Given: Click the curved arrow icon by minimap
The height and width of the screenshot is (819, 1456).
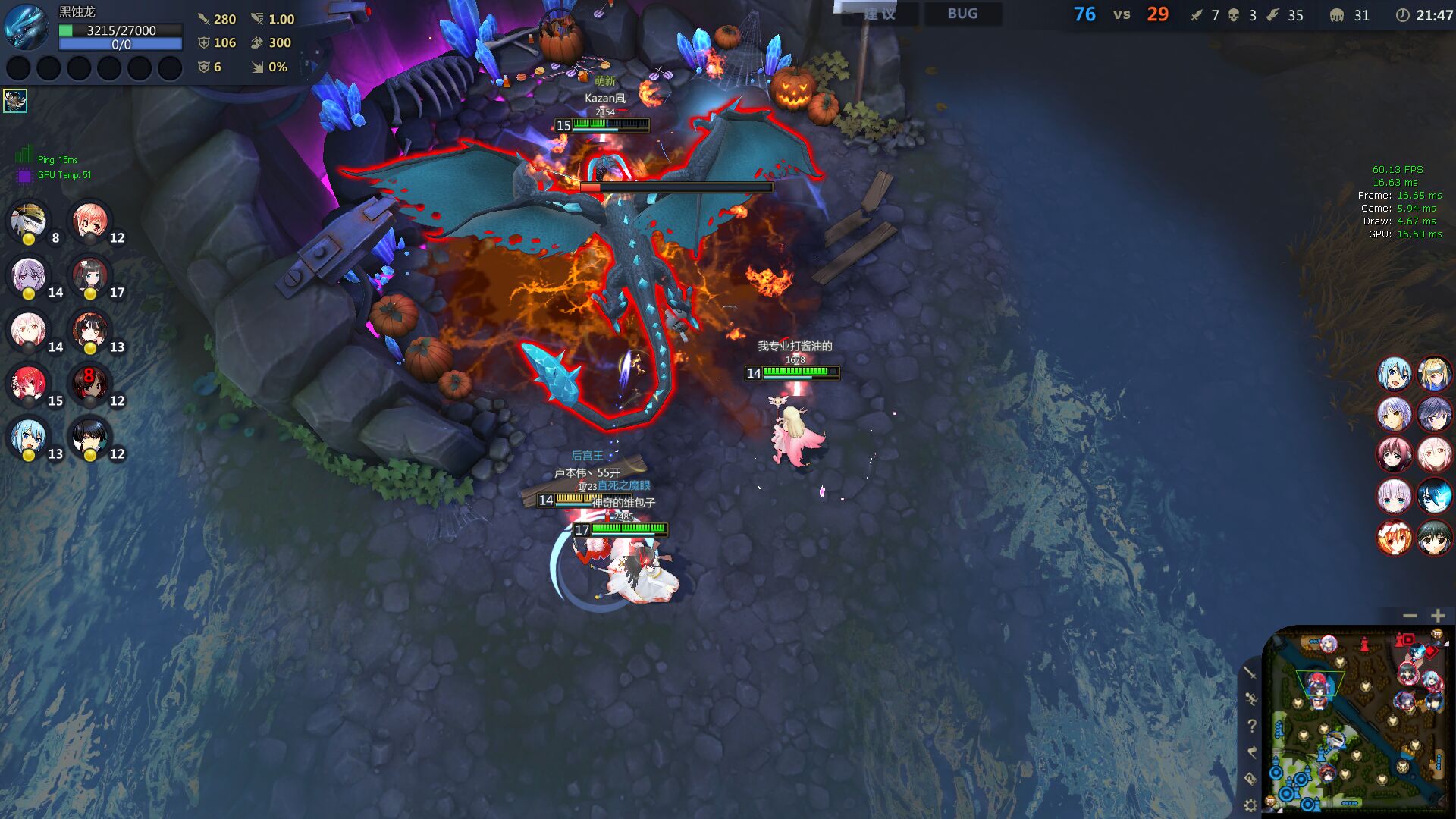Looking at the screenshot, I should click(x=1251, y=752).
